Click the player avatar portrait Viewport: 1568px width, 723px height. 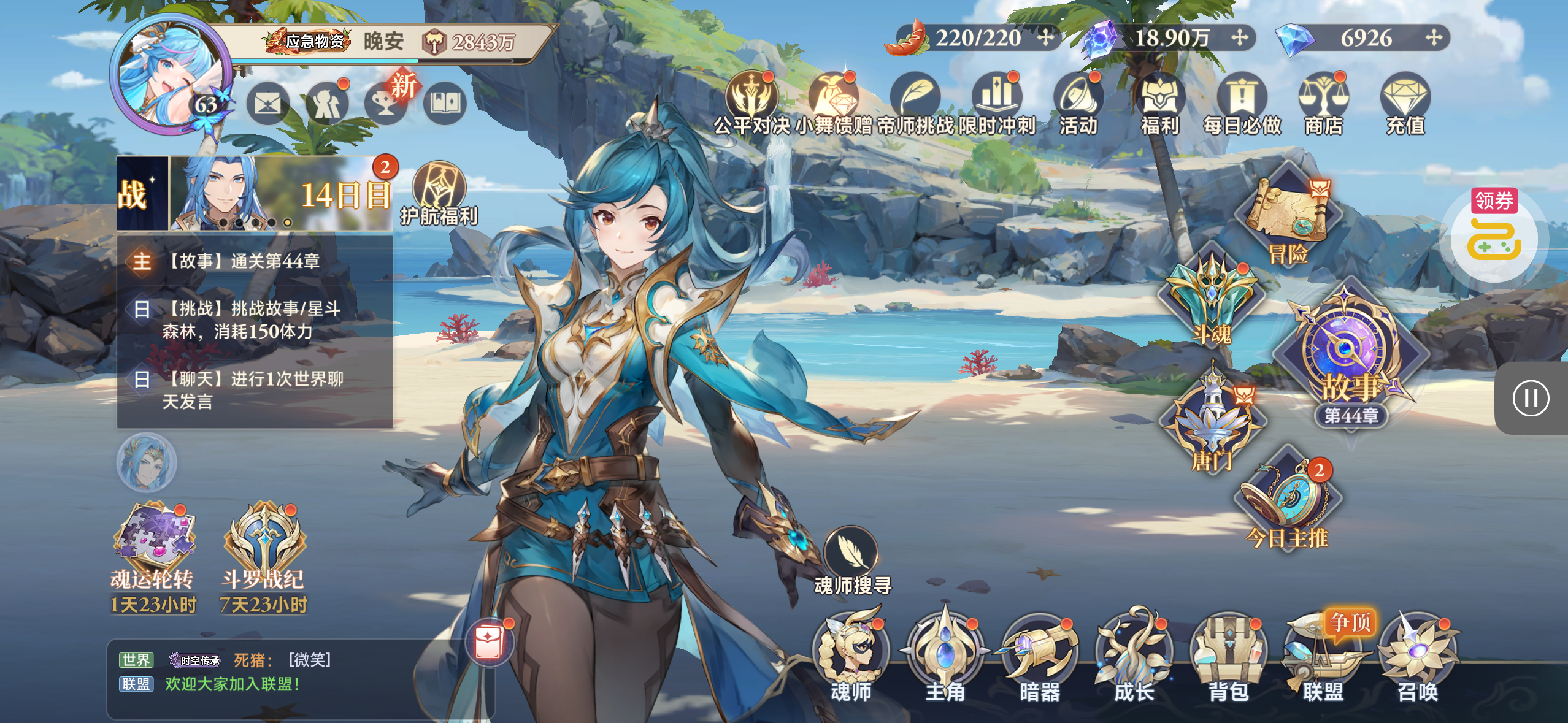[170, 74]
